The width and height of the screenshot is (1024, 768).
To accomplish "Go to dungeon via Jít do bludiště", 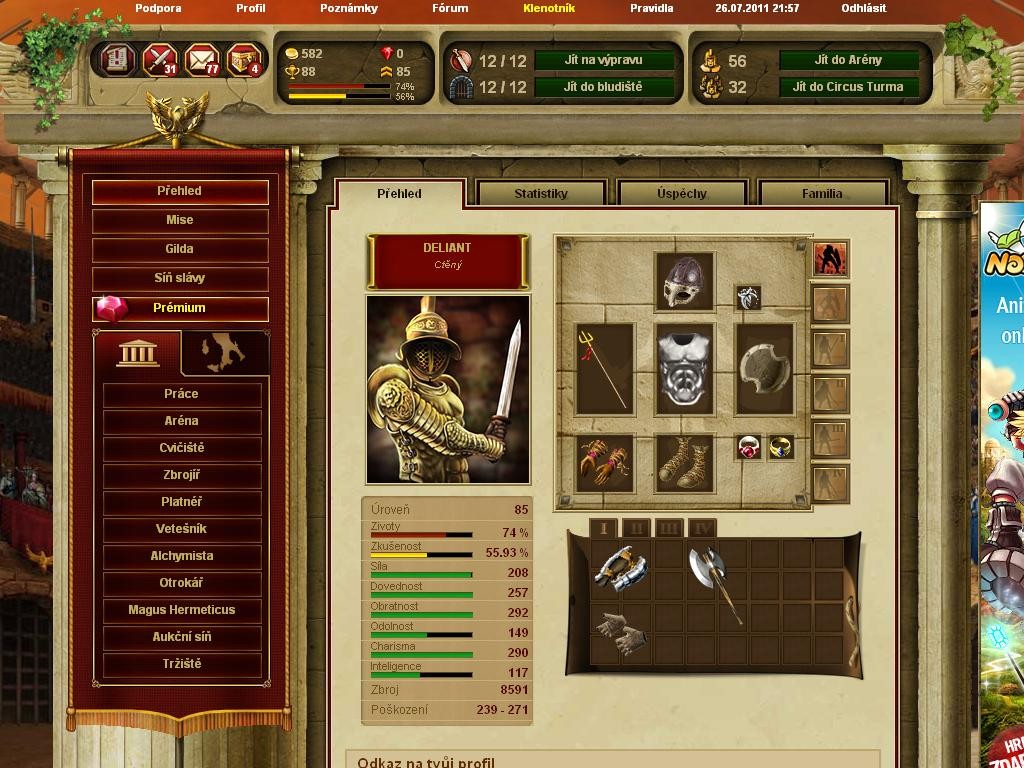I will point(602,87).
